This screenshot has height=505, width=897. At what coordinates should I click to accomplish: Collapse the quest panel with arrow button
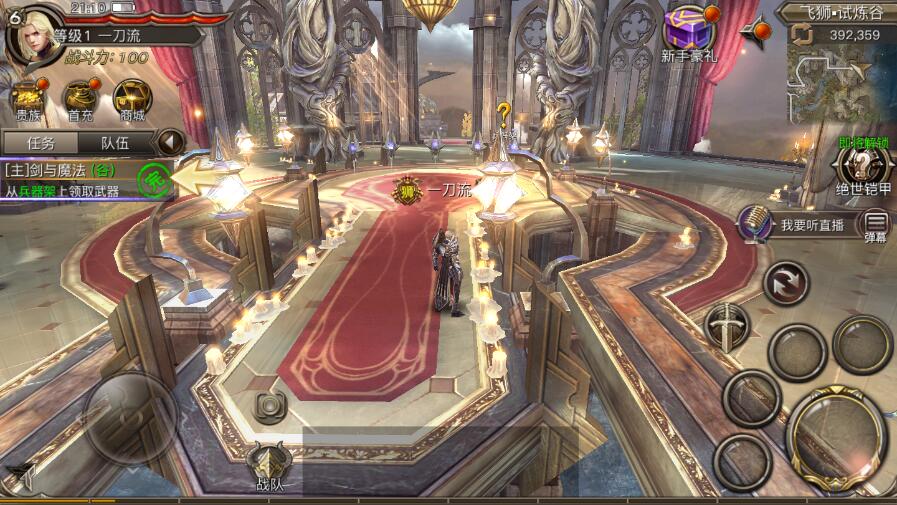172,142
